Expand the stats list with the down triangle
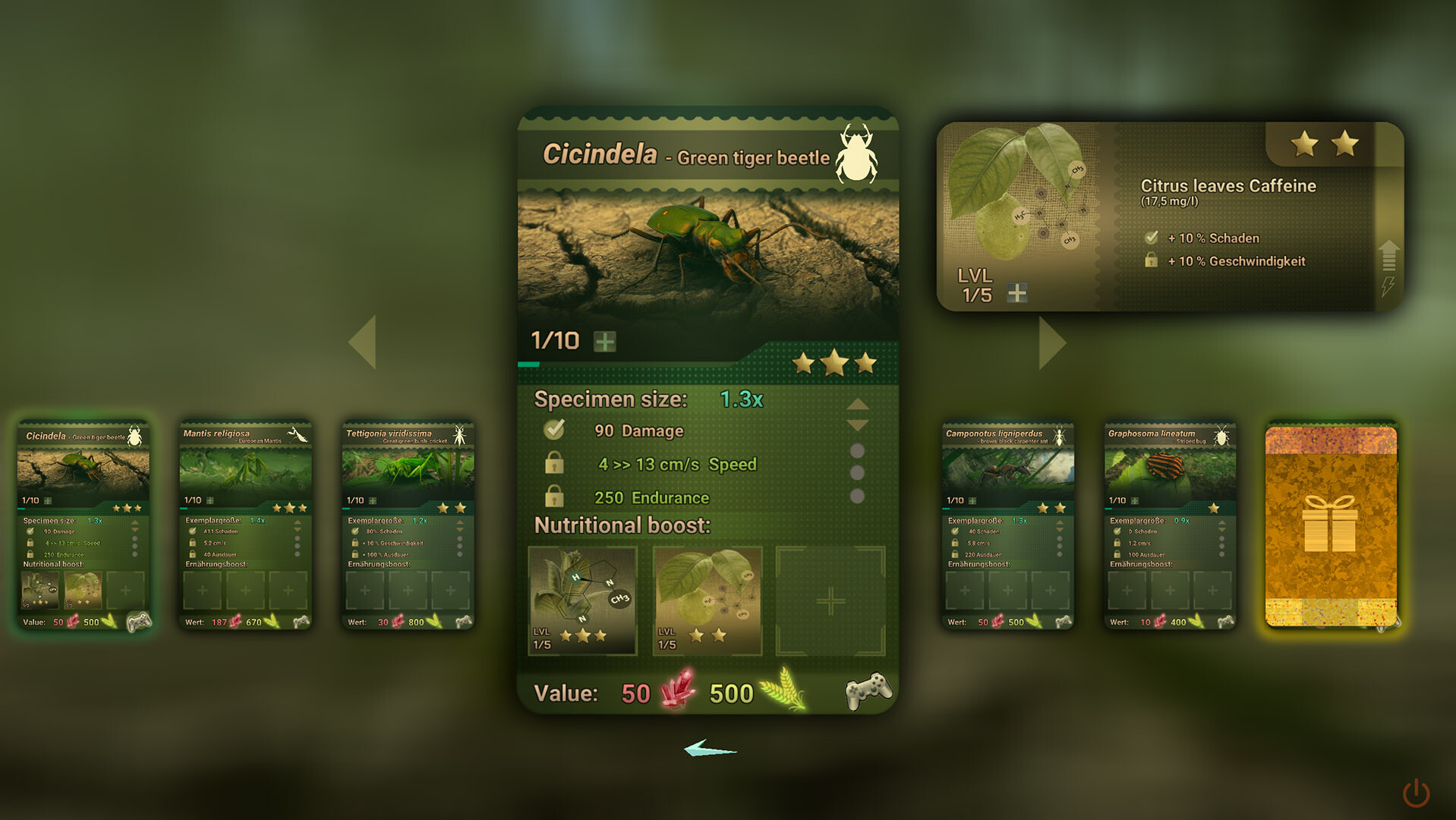 [x=857, y=427]
